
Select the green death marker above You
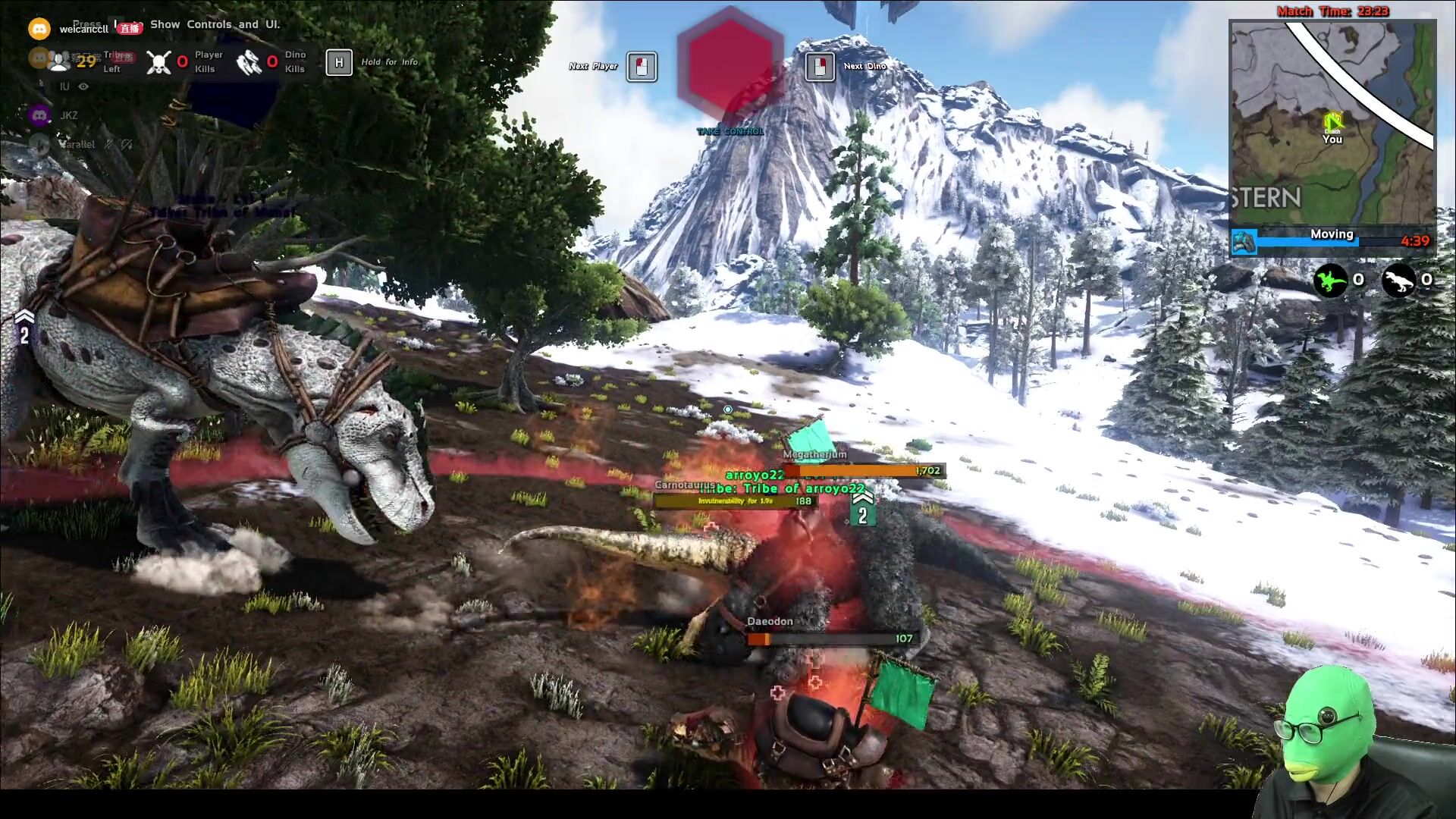pos(1332,121)
